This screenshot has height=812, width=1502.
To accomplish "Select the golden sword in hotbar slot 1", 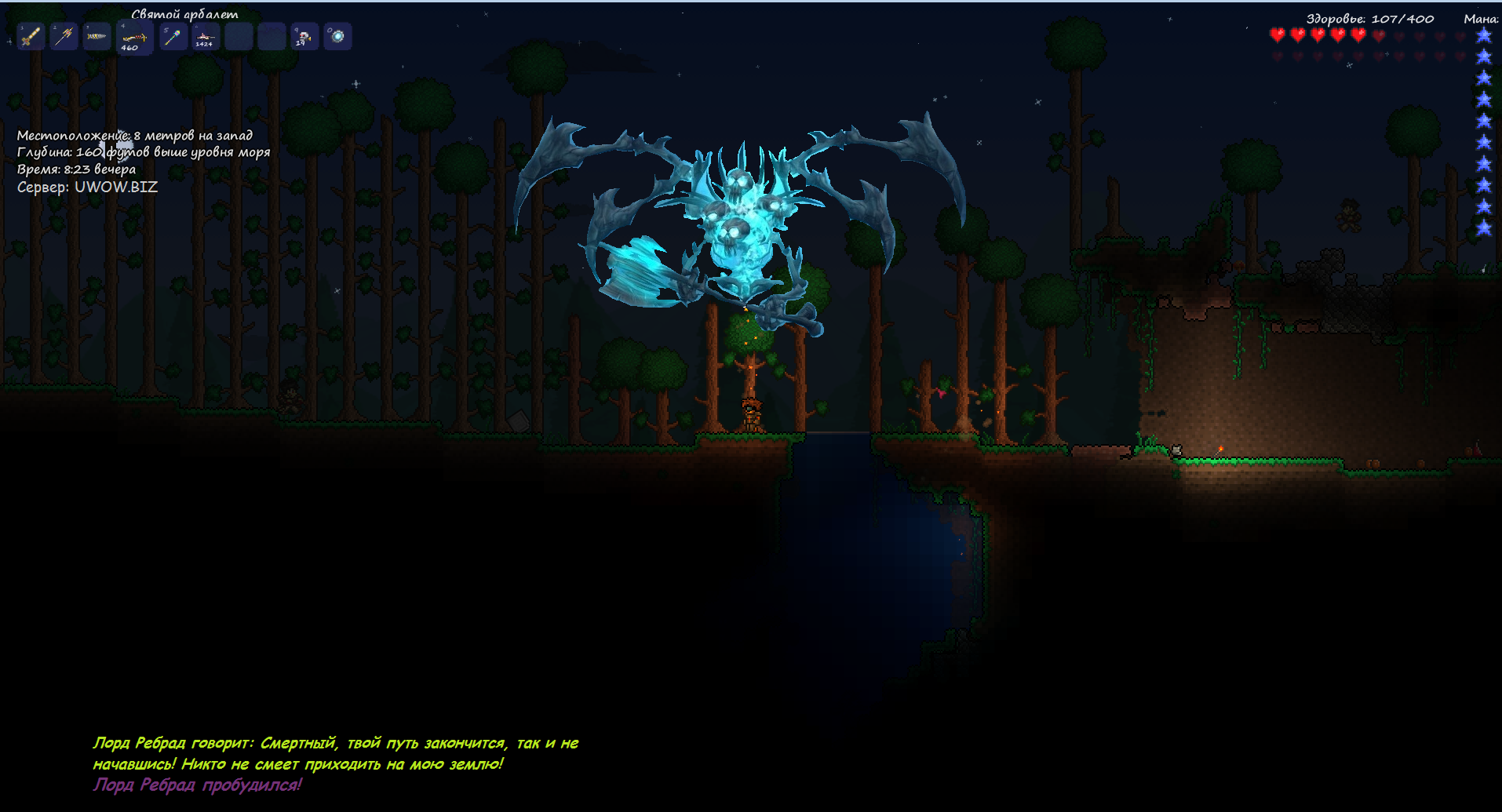I will [31, 36].
